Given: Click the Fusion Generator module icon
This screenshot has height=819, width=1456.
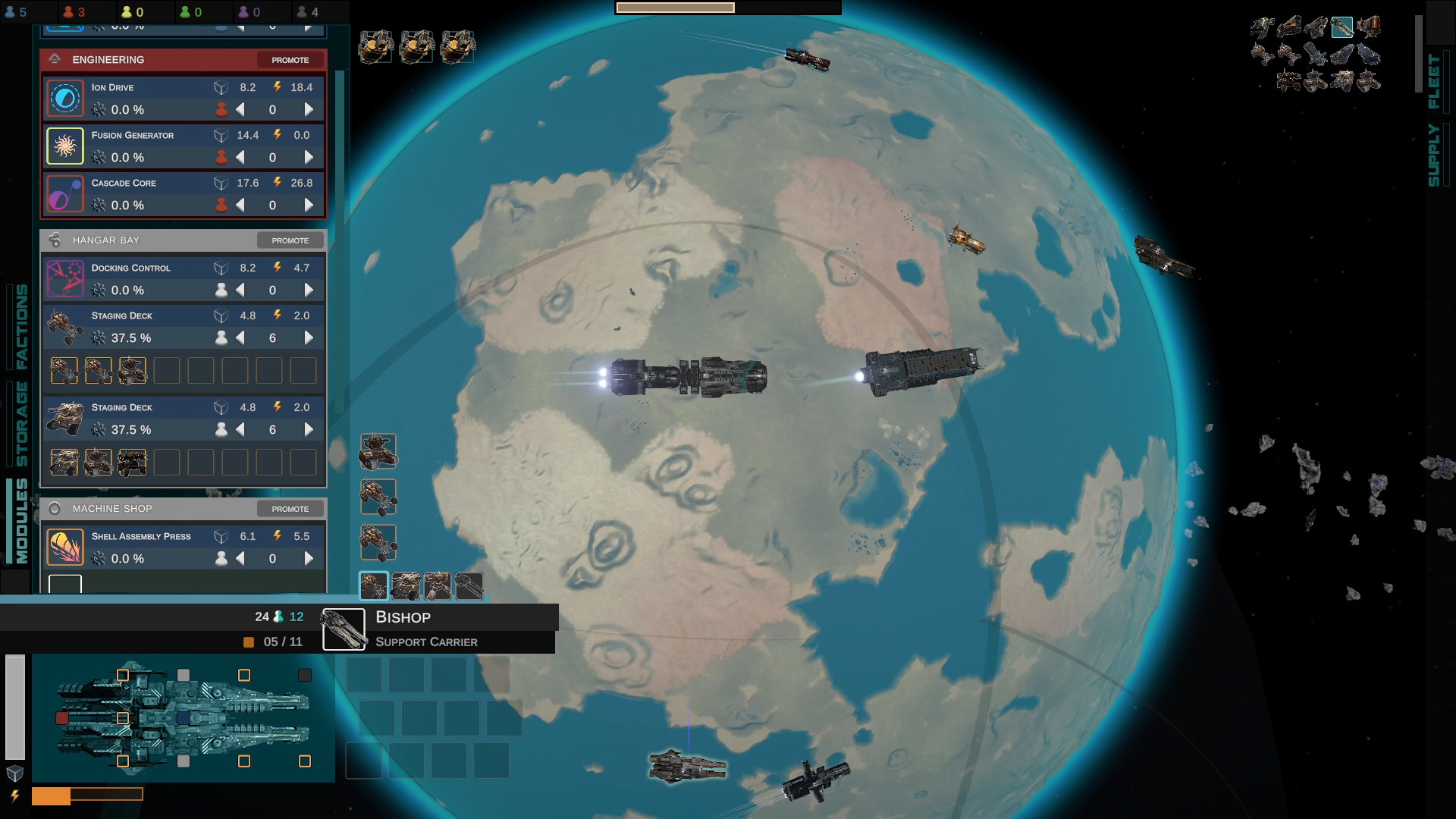Looking at the screenshot, I should tap(65, 146).
